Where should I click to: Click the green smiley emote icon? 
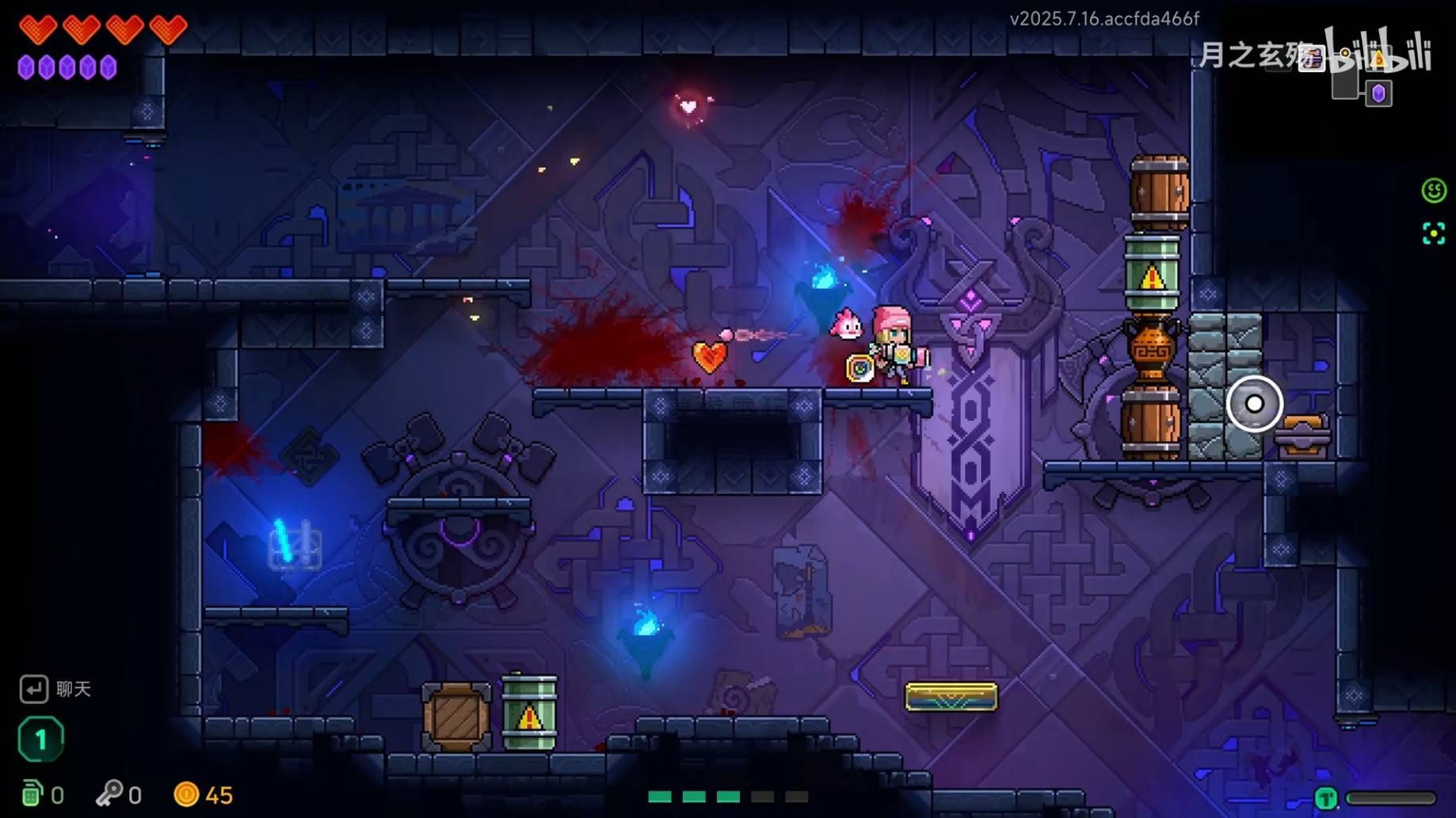1433,191
